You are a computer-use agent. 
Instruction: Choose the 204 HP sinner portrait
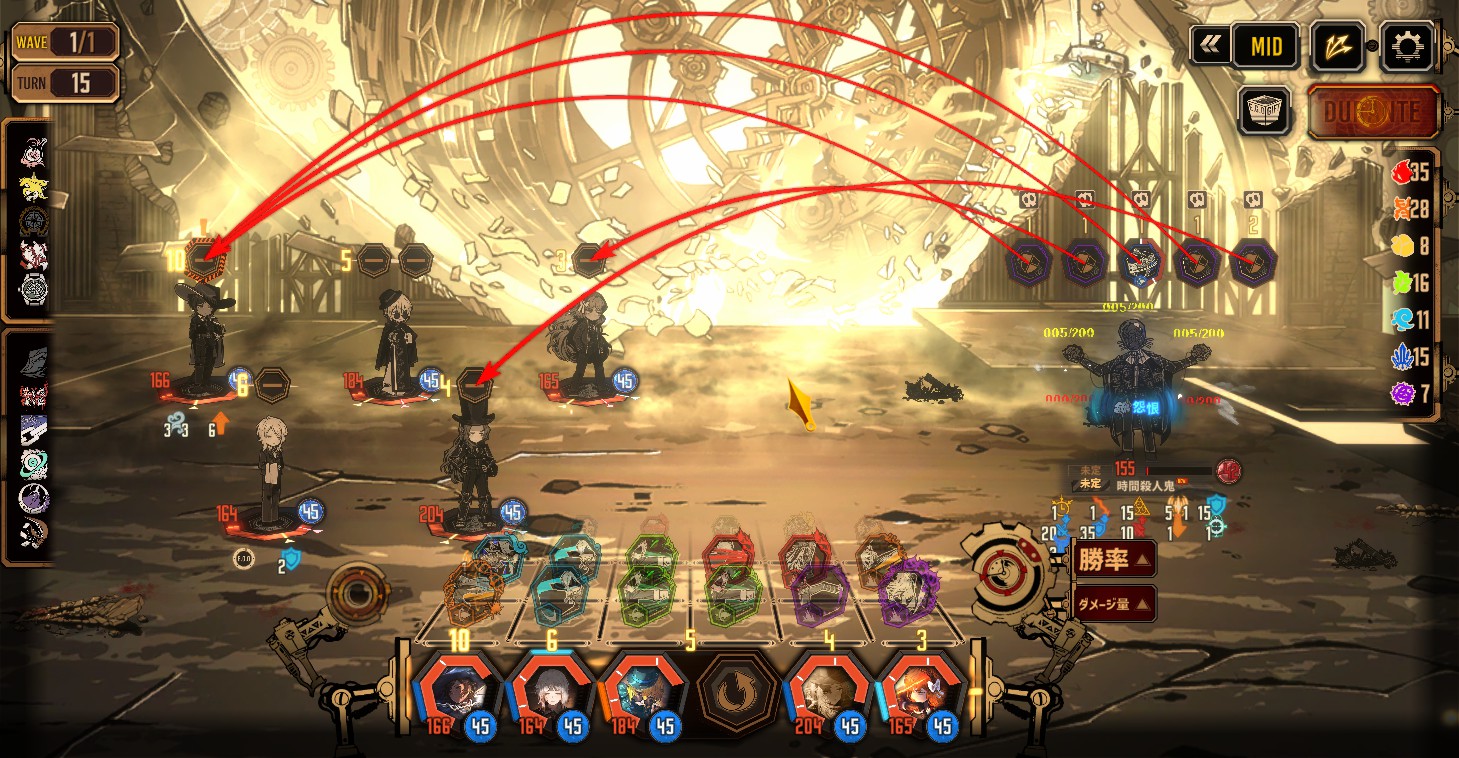(826, 692)
